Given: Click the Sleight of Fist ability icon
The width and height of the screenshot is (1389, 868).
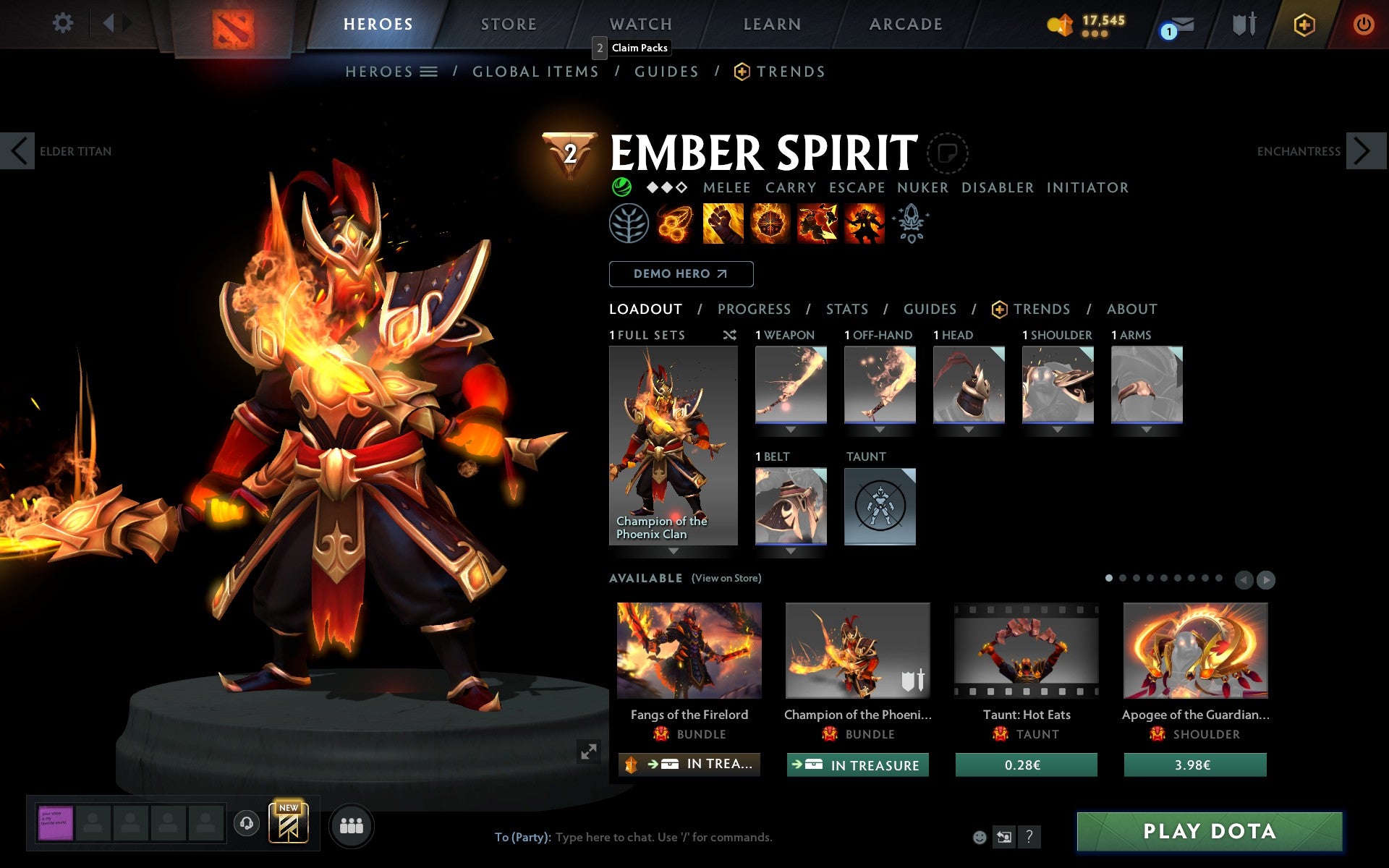Looking at the screenshot, I should coord(723,223).
